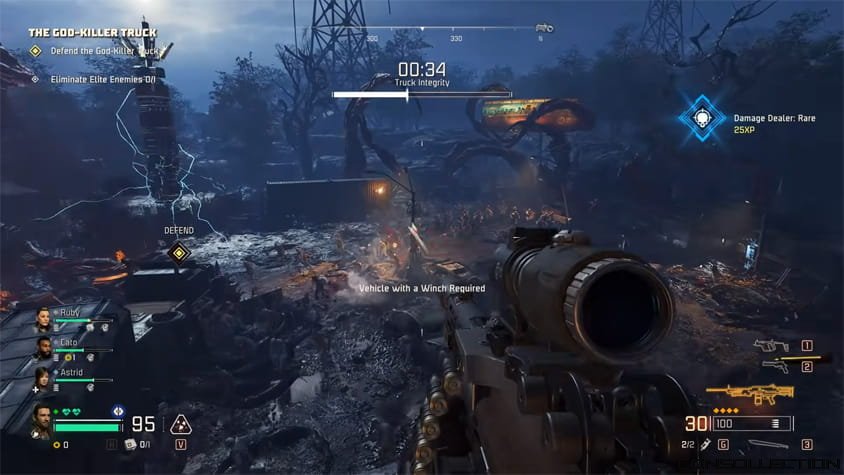Select Ruby's squad portrait
The image size is (844, 475).
(44, 319)
